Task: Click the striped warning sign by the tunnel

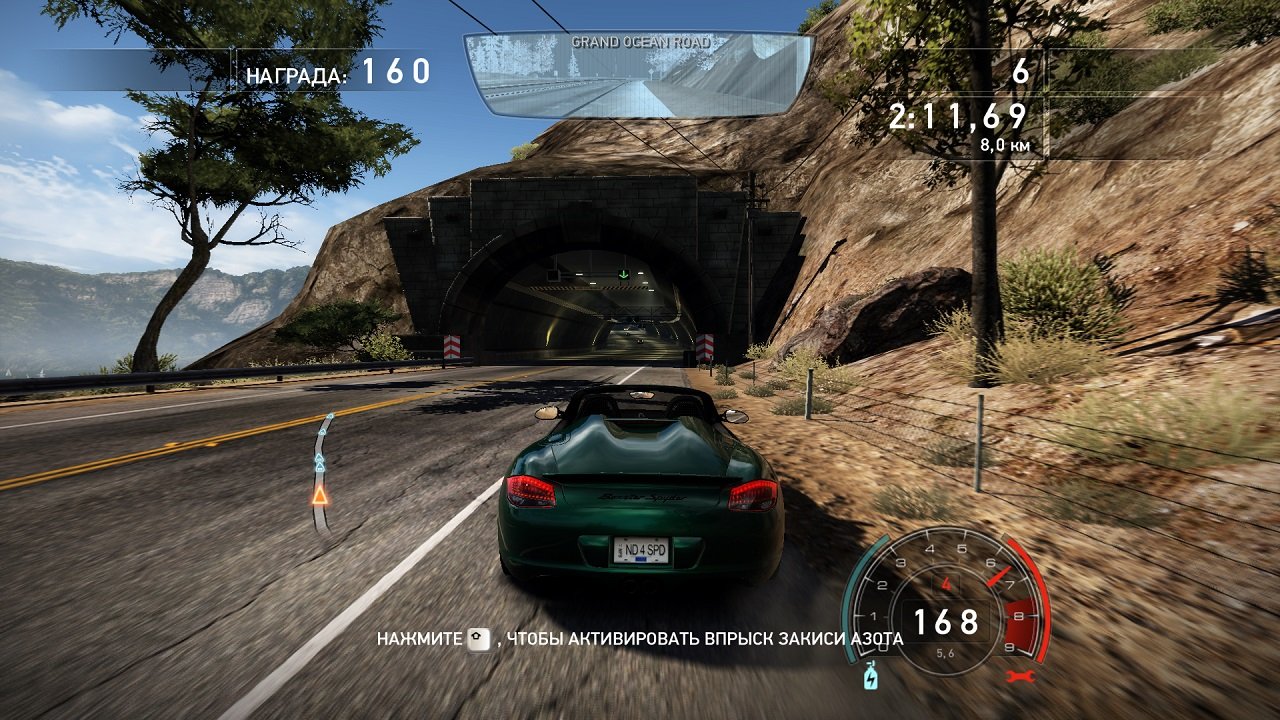Action: click(450, 346)
